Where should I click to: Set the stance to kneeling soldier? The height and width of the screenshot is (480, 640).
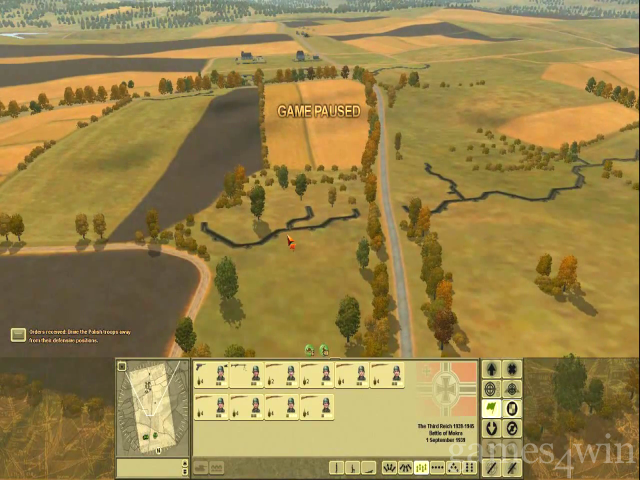(x=355, y=467)
